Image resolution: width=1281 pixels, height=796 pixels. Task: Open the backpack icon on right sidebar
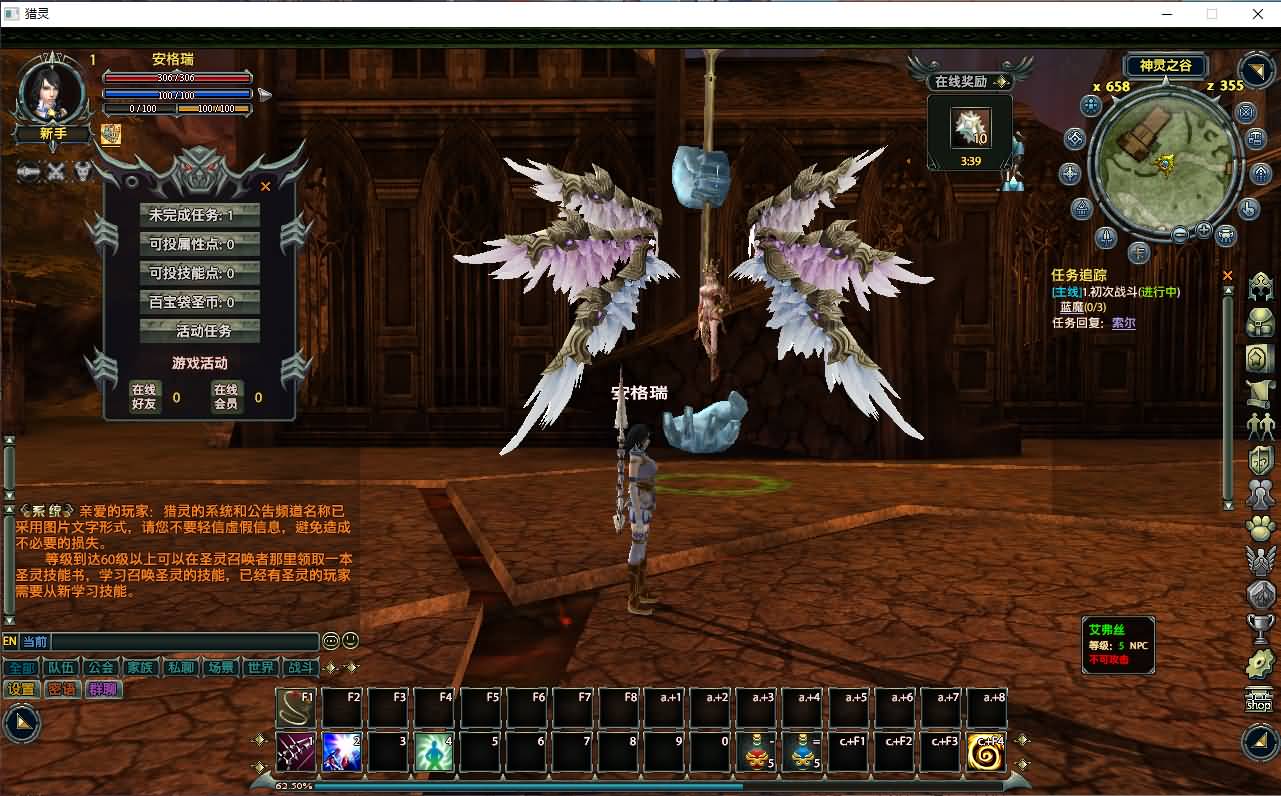pos(1260,323)
